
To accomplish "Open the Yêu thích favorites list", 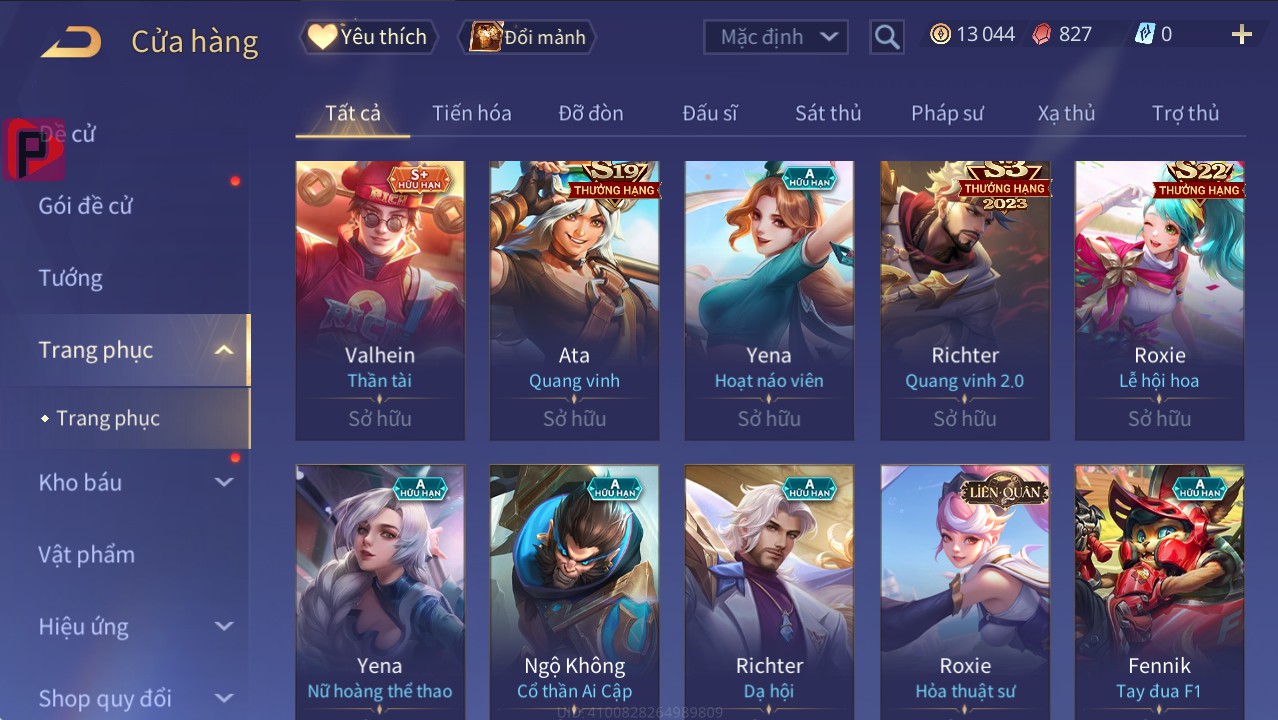I will coord(367,37).
